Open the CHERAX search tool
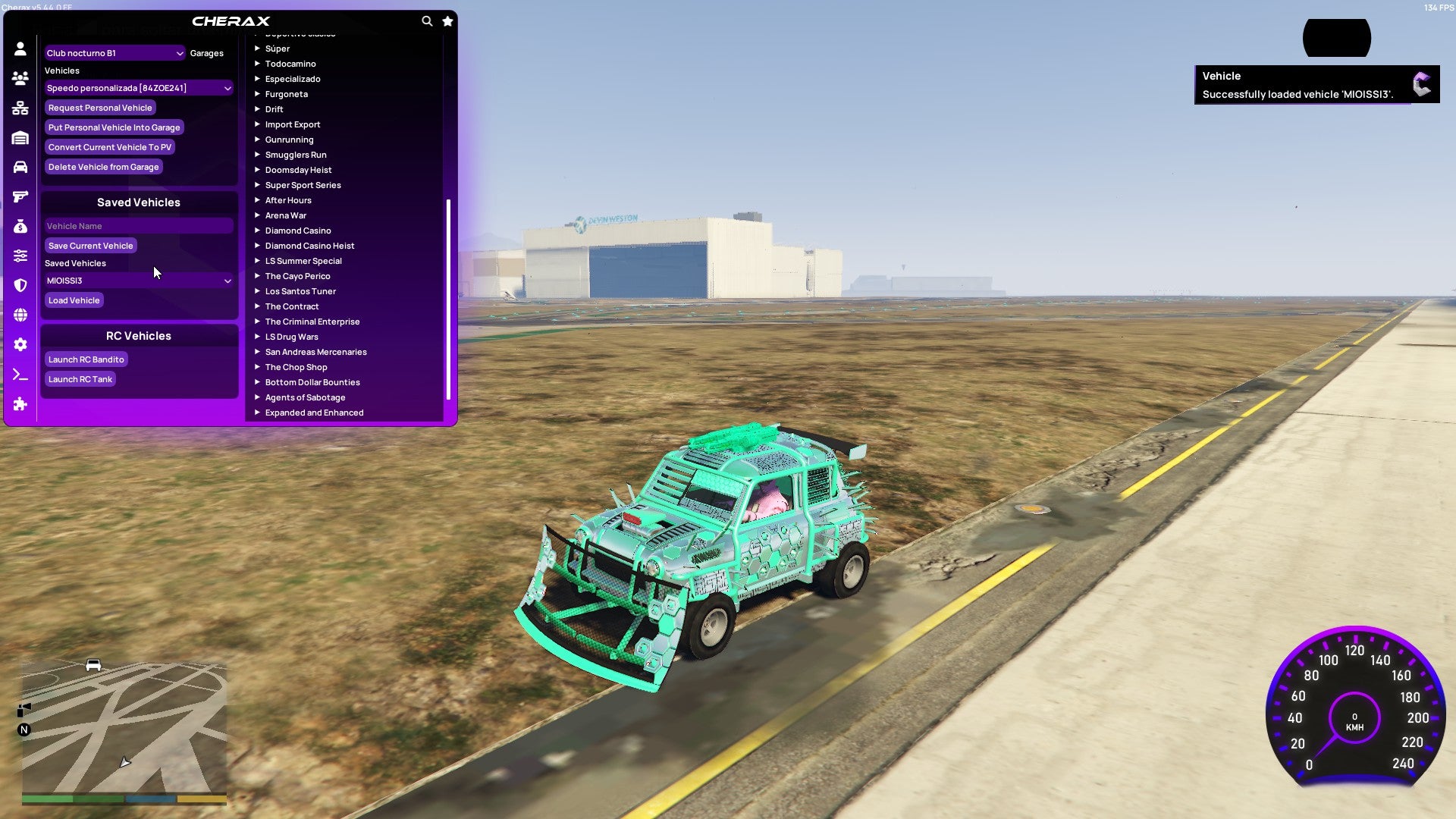This screenshot has height=819, width=1456. (427, 21)
